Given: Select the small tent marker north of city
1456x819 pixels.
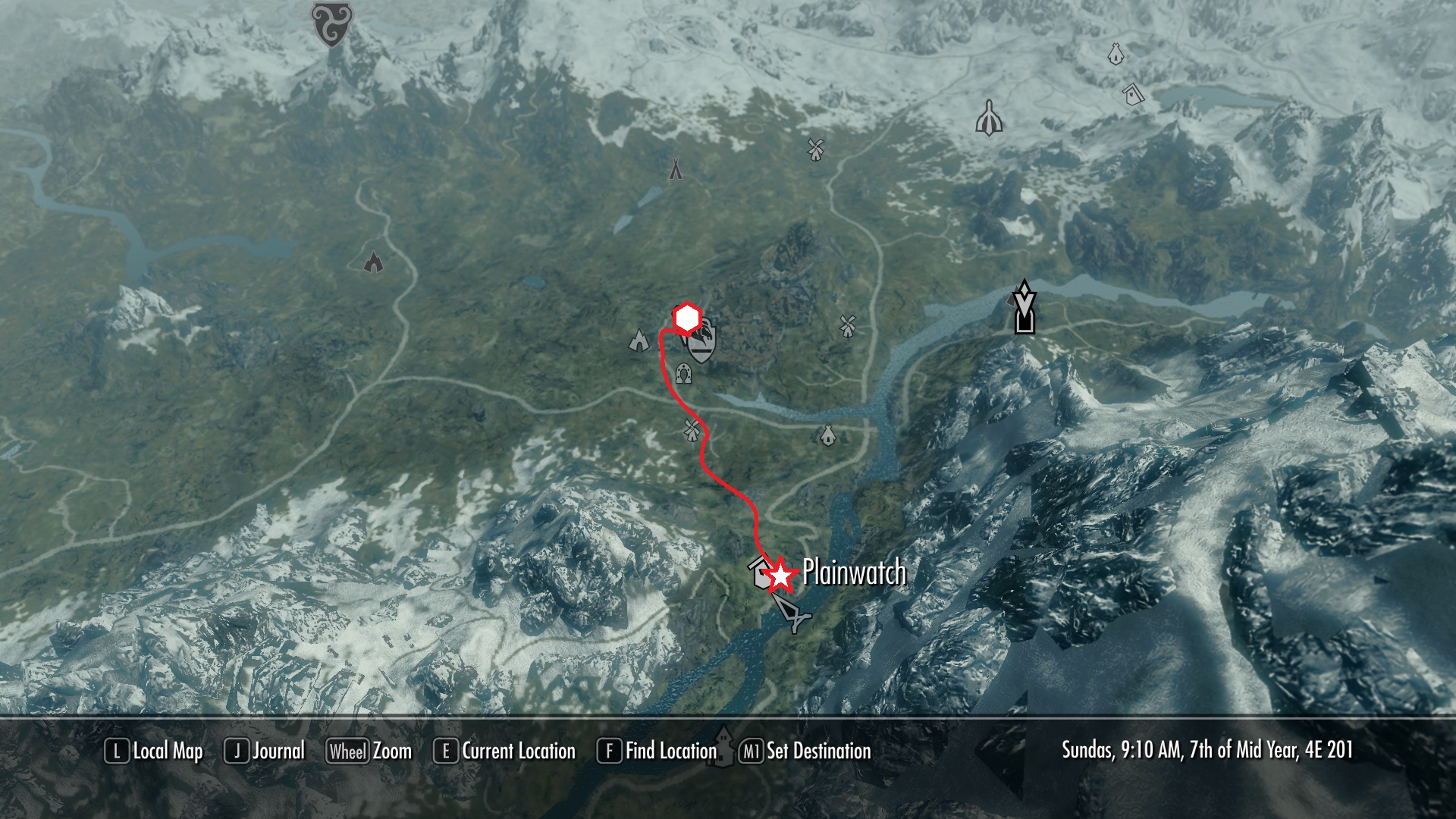Looking at the screenshot, I should (676, 169).
